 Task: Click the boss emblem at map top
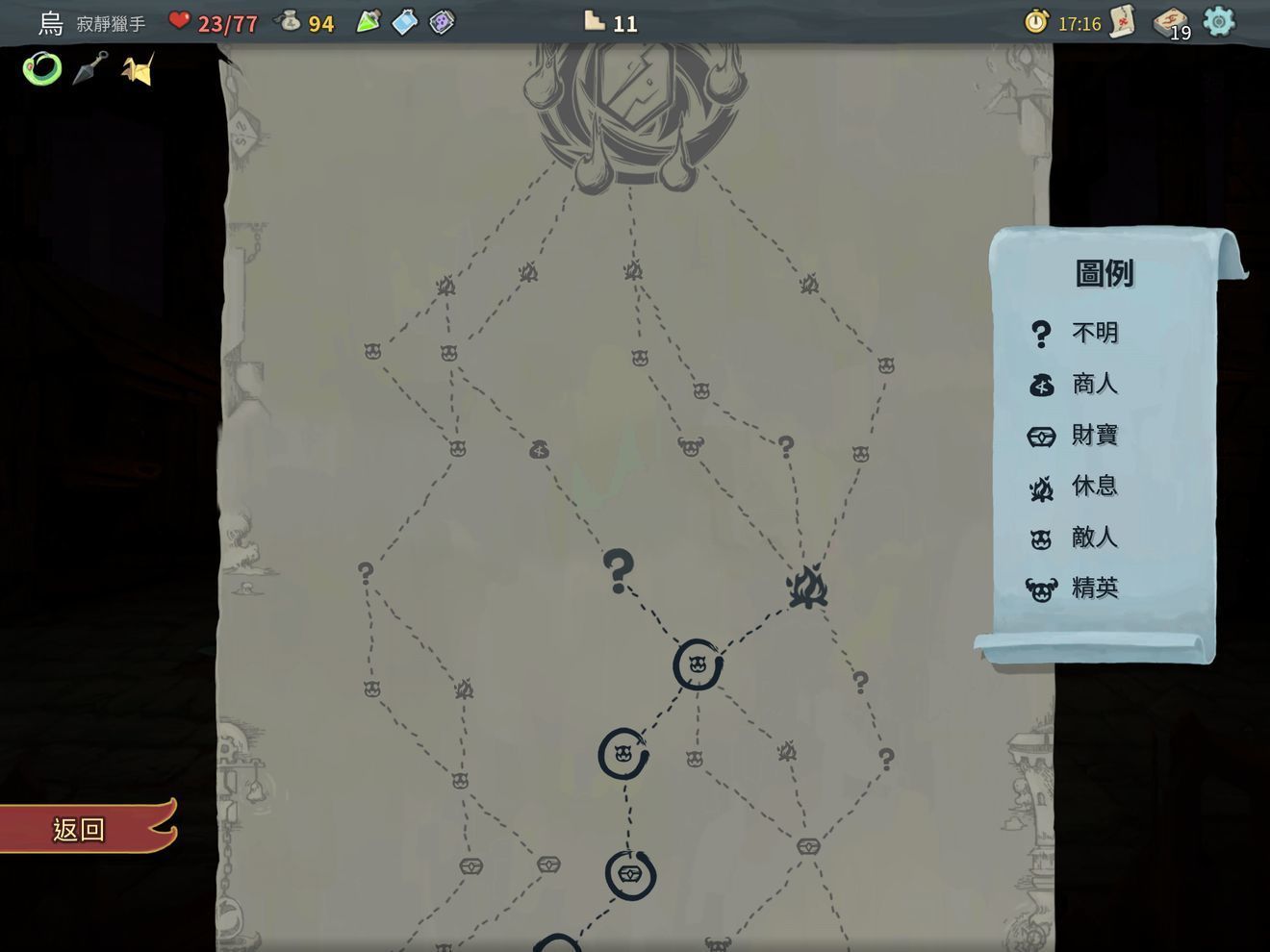point(630,106)
